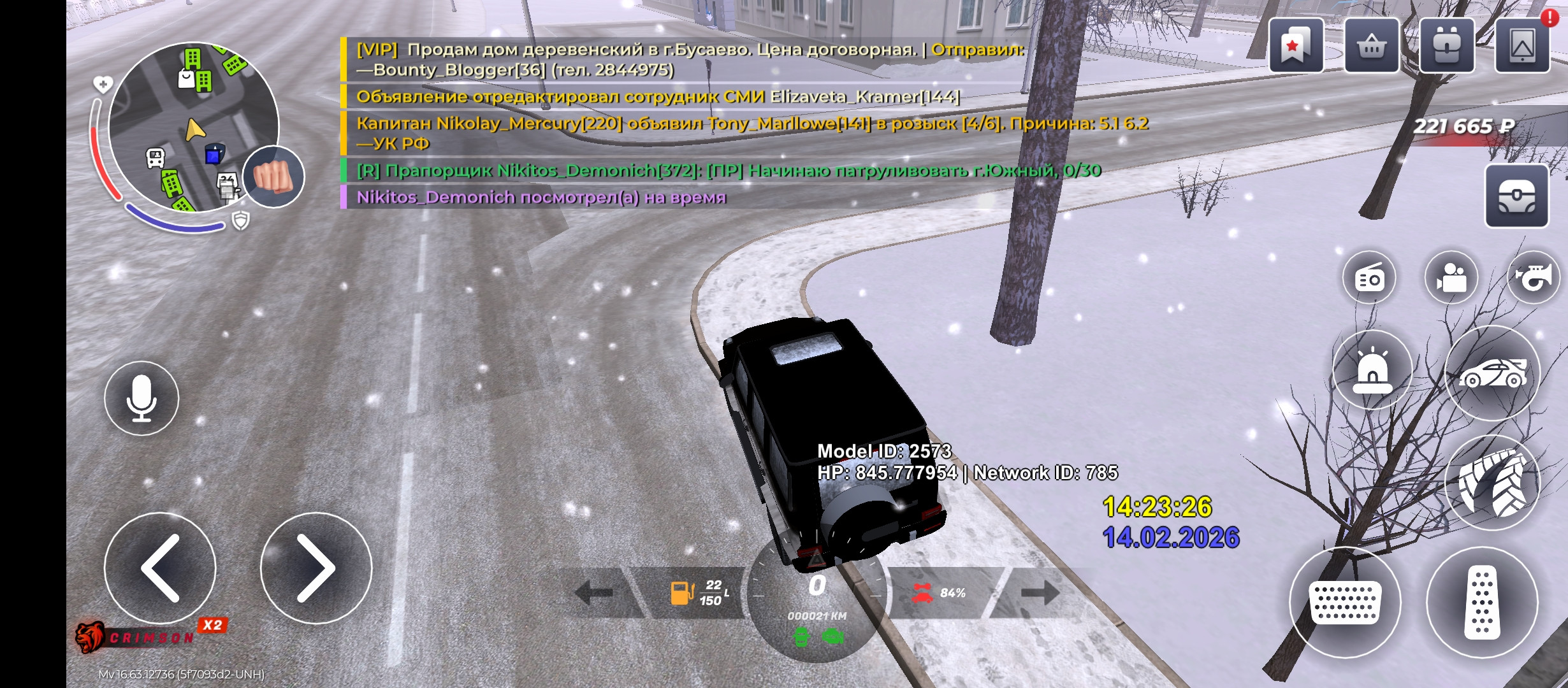Hit the tall gas pedal
The width and height of the screenshot is (1568, 688).
click(1482, 602)
